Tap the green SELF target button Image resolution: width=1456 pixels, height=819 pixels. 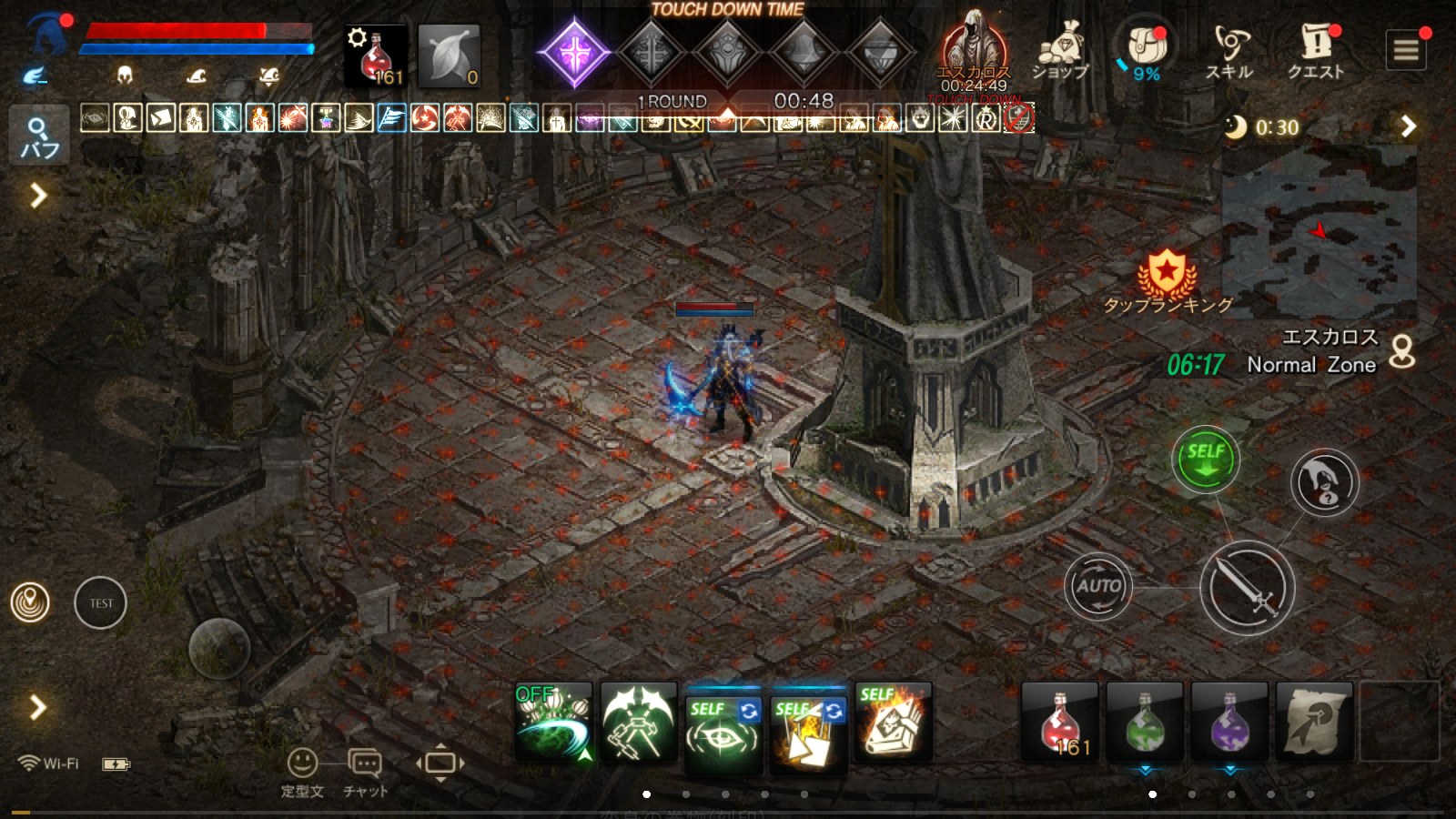click(x=1206, y=458)
